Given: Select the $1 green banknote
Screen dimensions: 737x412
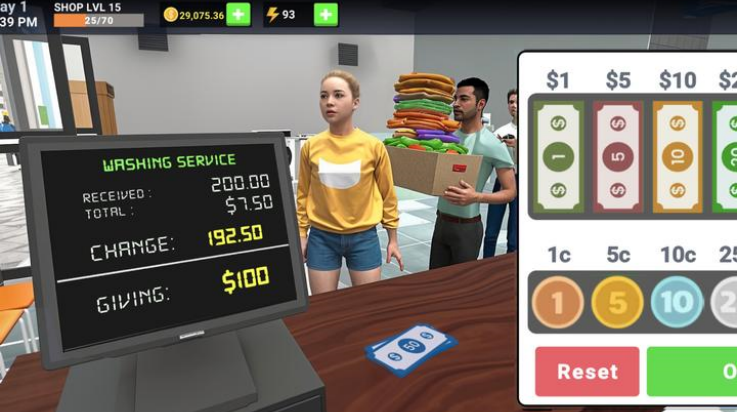Looking at the screenshot, I should [x=558, y=157].
